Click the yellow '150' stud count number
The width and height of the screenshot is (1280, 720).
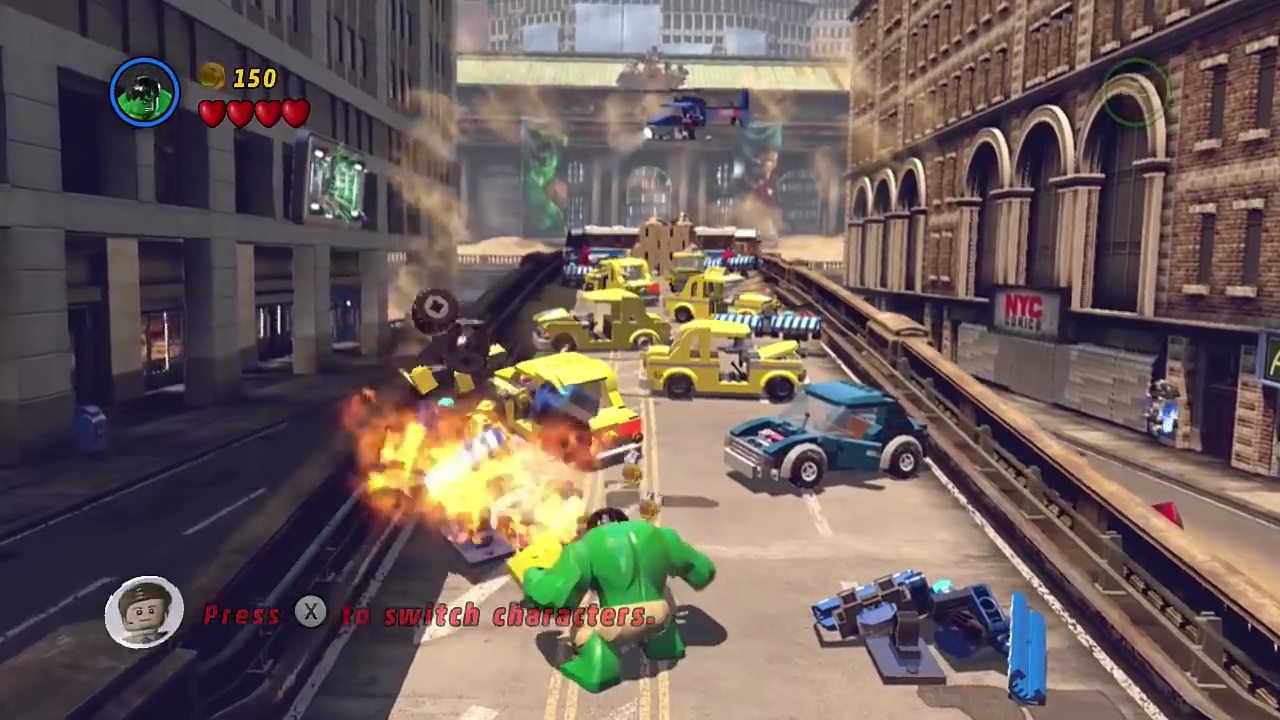pos(256,78)
